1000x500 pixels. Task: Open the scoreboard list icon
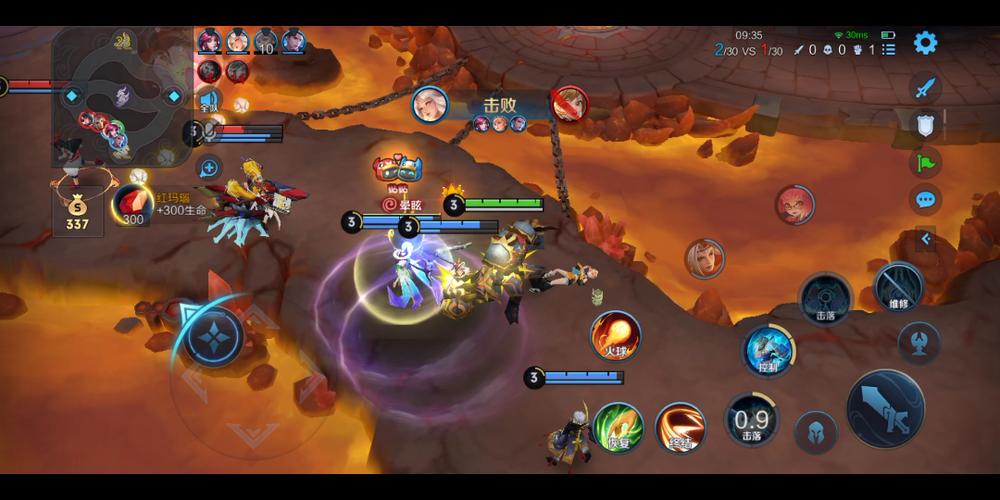pyautogui.click(x=889, y=48)
